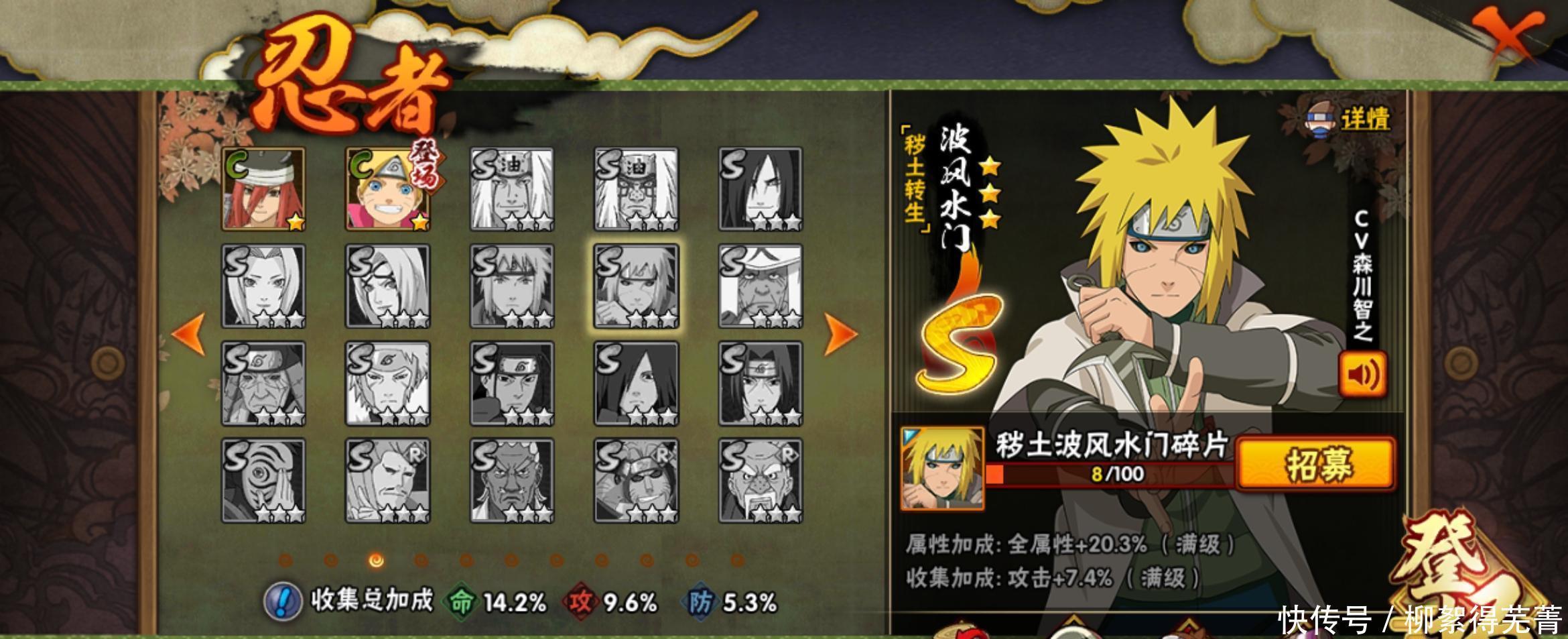Tap the 登场 deploy button in the corner
Screen dimensions: 1568x639
pos(1474,577)
